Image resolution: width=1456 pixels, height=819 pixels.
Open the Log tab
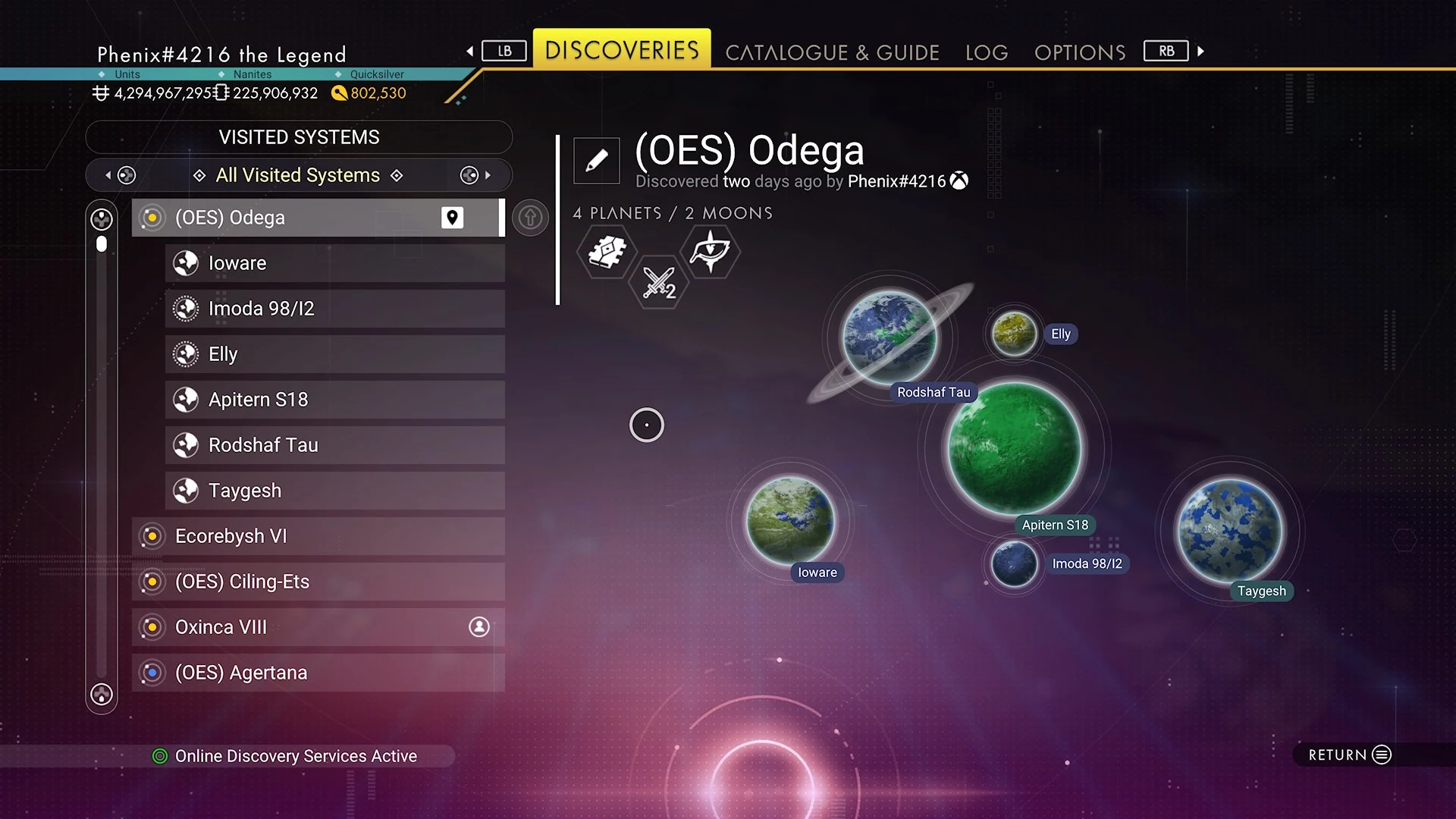click(x=987, y=52)
